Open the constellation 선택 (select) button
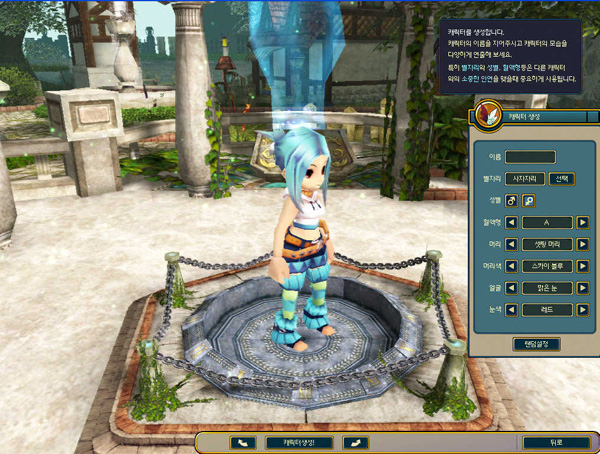 tap(562, 178)
